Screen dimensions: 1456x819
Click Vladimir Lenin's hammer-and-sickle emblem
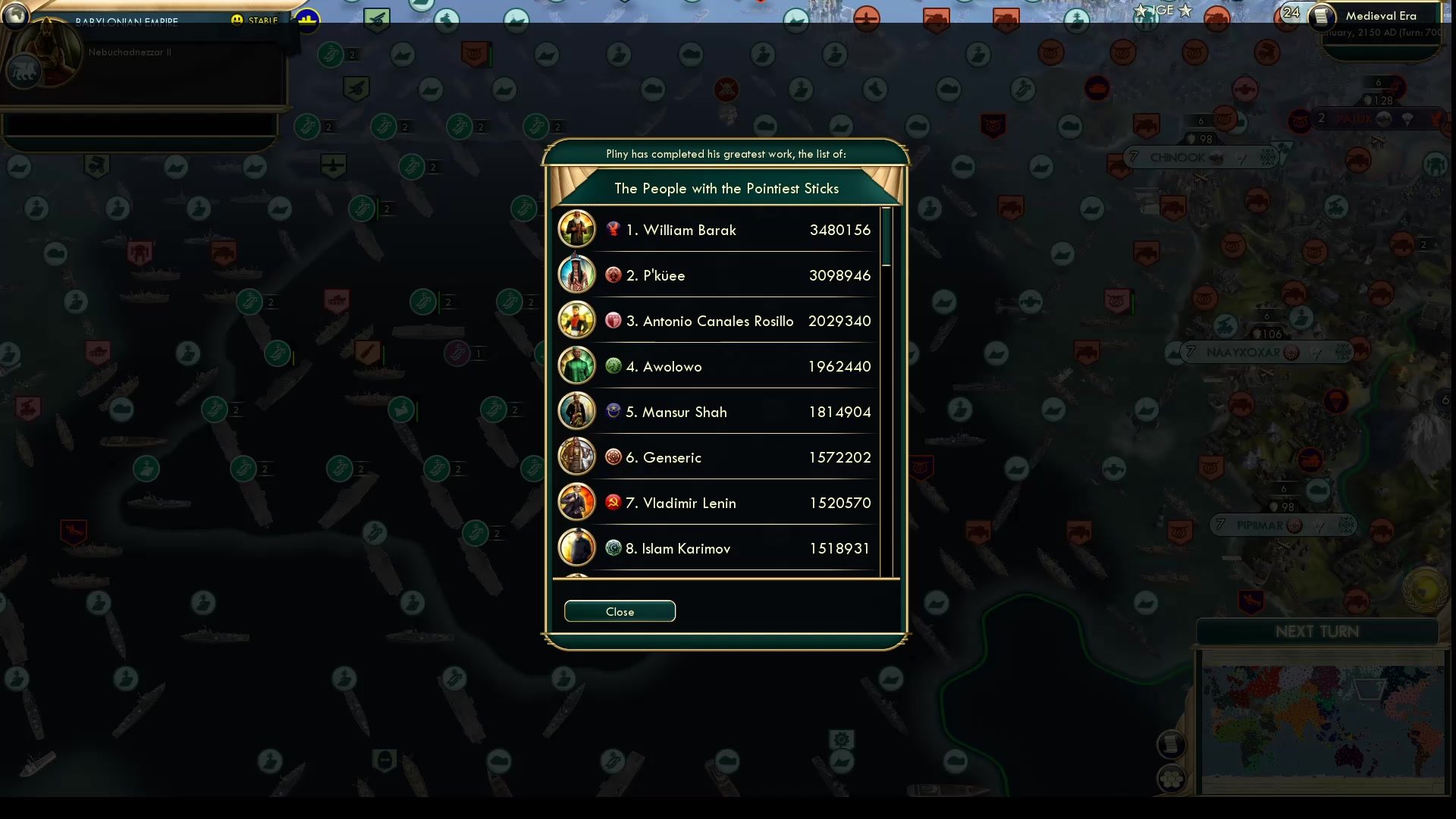tap(612, 503)
